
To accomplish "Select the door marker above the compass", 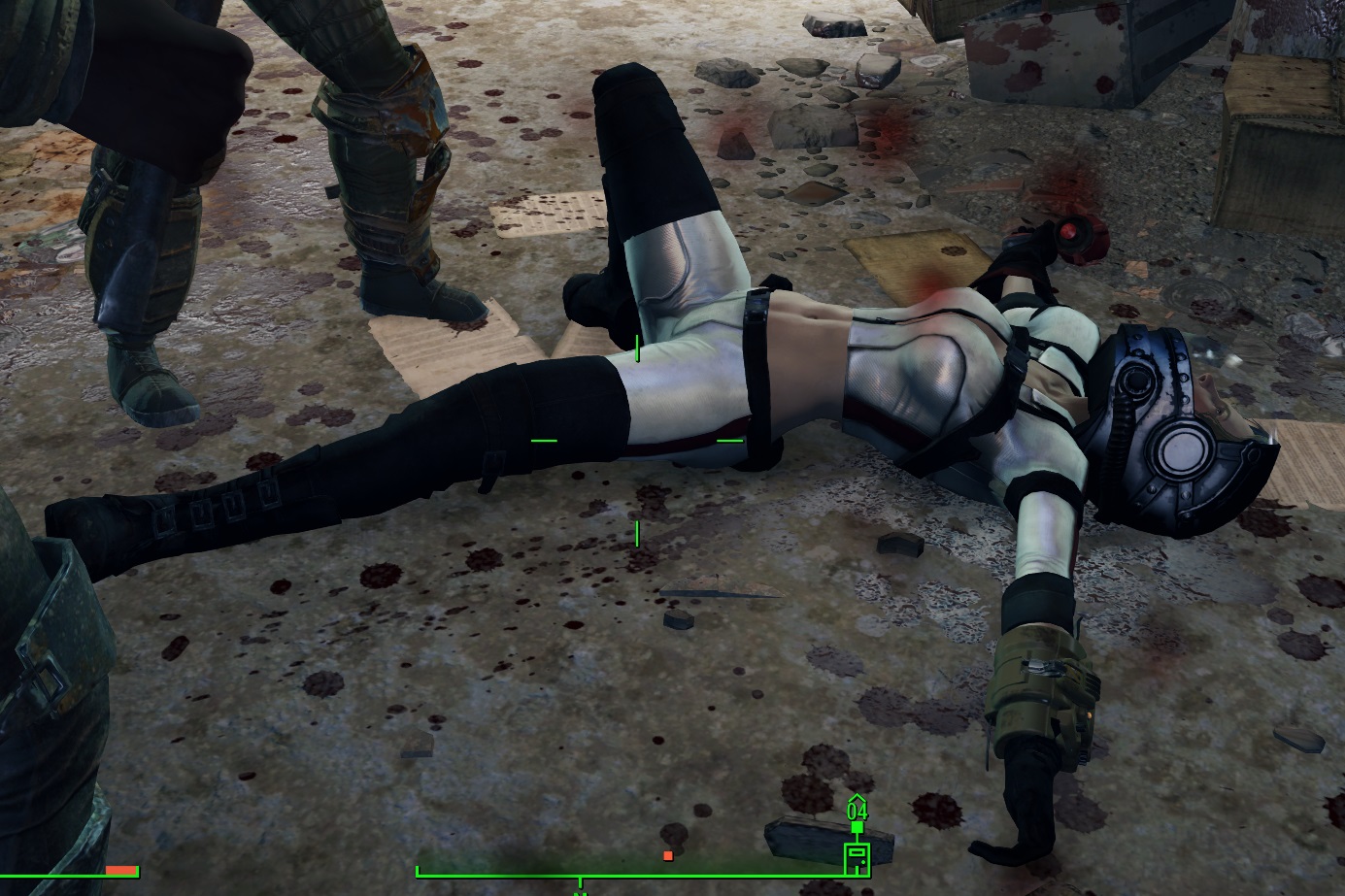I will 857,860.
